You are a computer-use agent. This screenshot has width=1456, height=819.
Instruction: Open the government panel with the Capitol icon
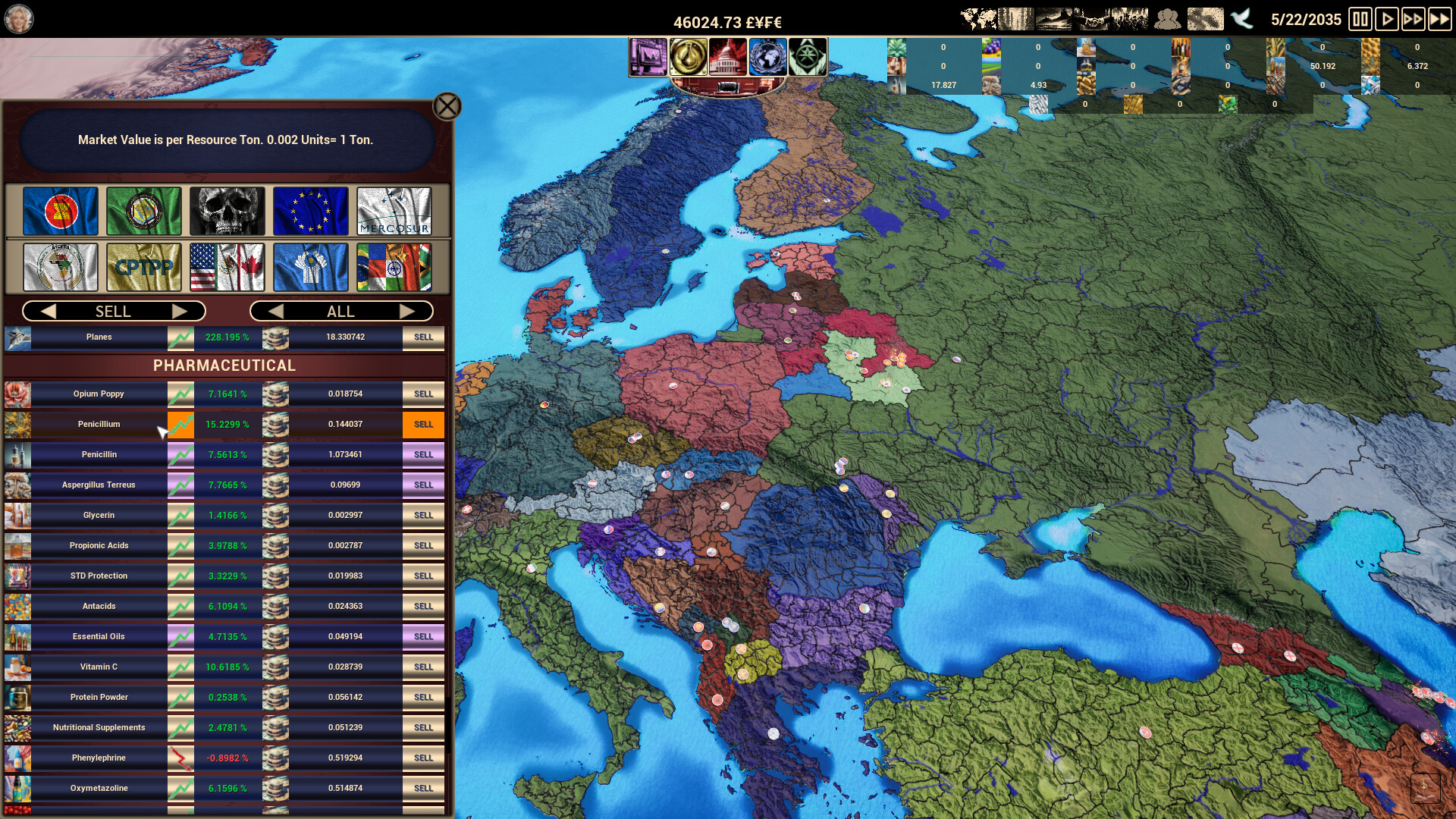coord(728,56)
